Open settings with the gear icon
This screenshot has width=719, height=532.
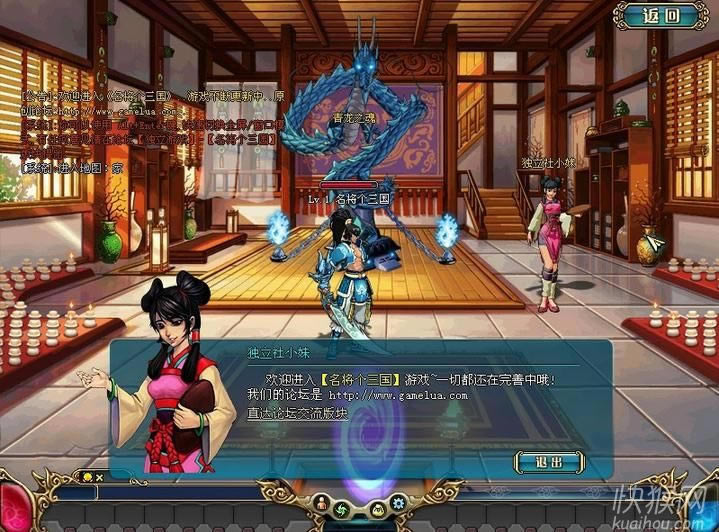click(398, 502)
